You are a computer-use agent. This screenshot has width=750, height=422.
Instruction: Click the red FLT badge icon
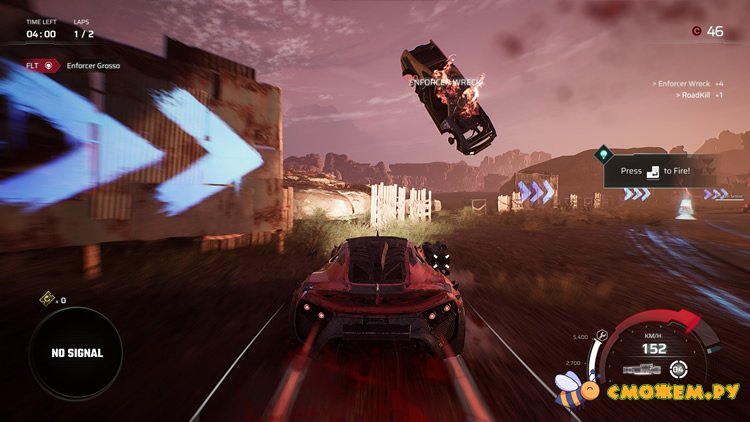(48, 66)
